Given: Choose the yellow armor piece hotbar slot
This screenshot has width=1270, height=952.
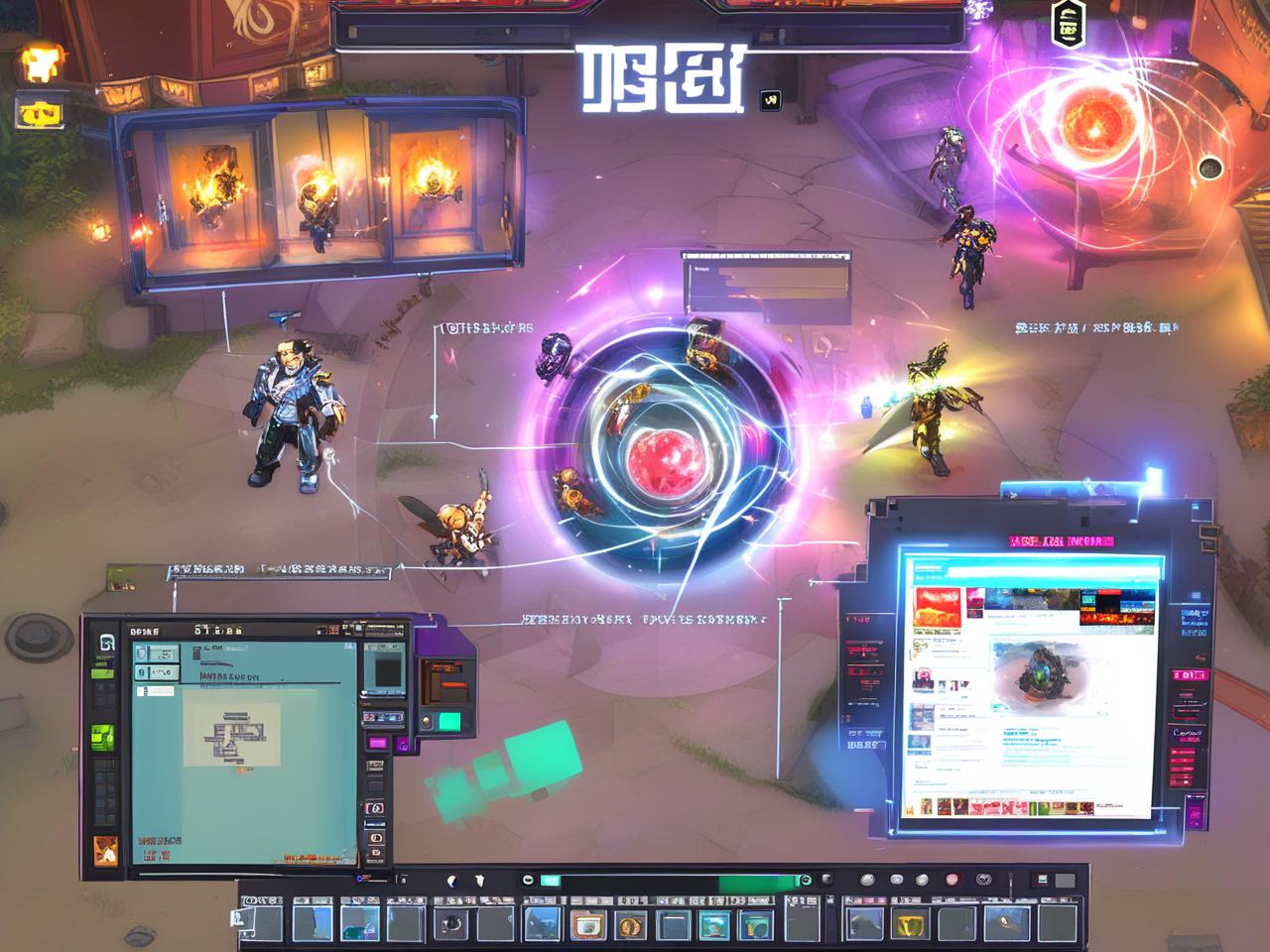Looking at the screenshot, I should [x=909, y=925].
